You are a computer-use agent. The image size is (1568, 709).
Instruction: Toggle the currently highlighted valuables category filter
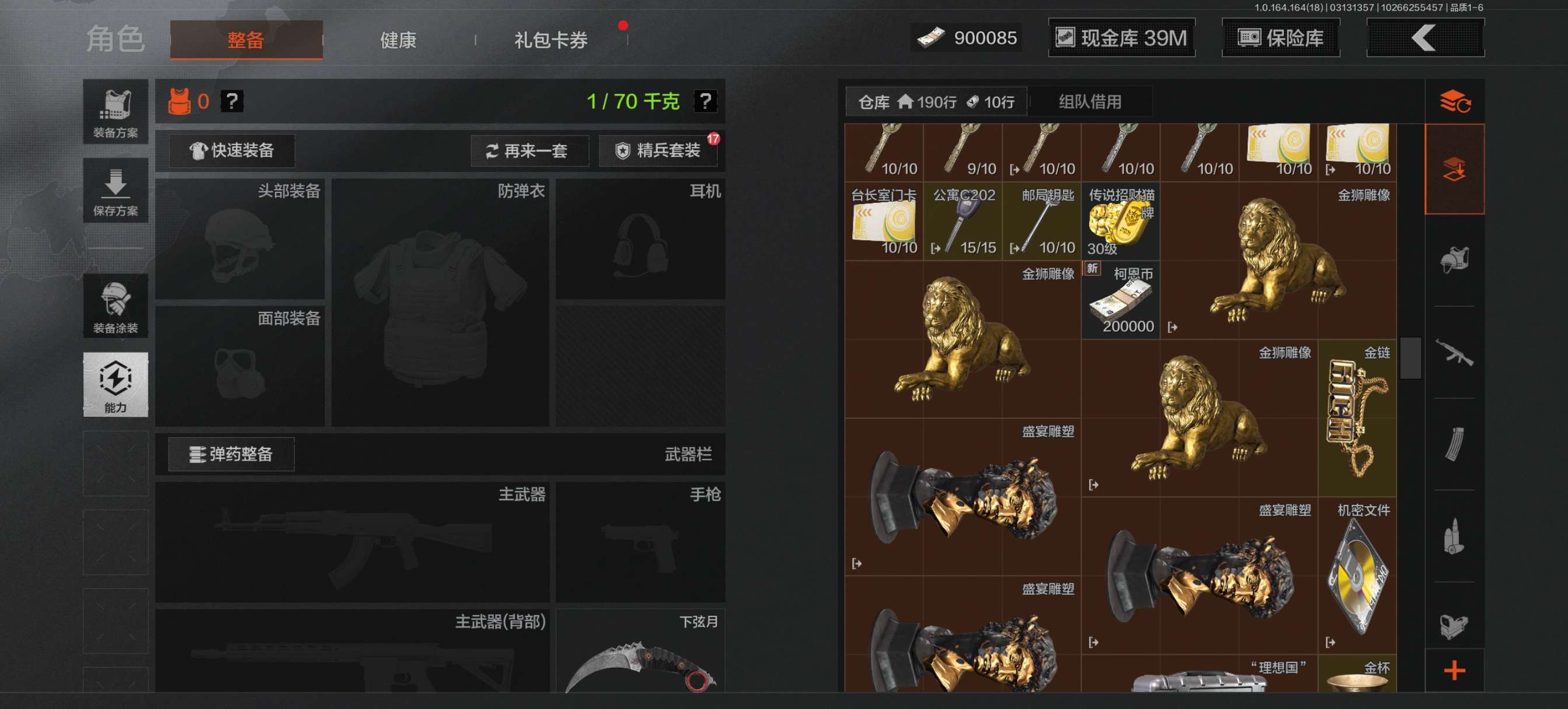1455,169
